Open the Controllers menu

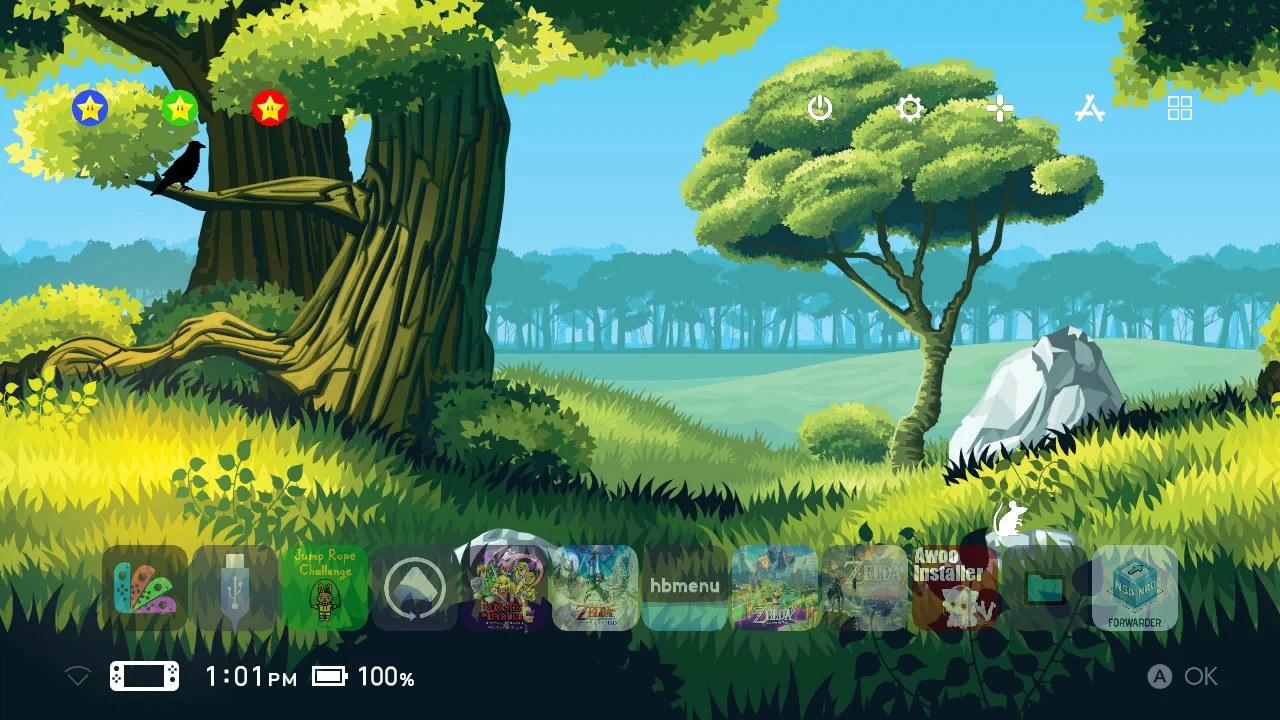(1000, 108)
